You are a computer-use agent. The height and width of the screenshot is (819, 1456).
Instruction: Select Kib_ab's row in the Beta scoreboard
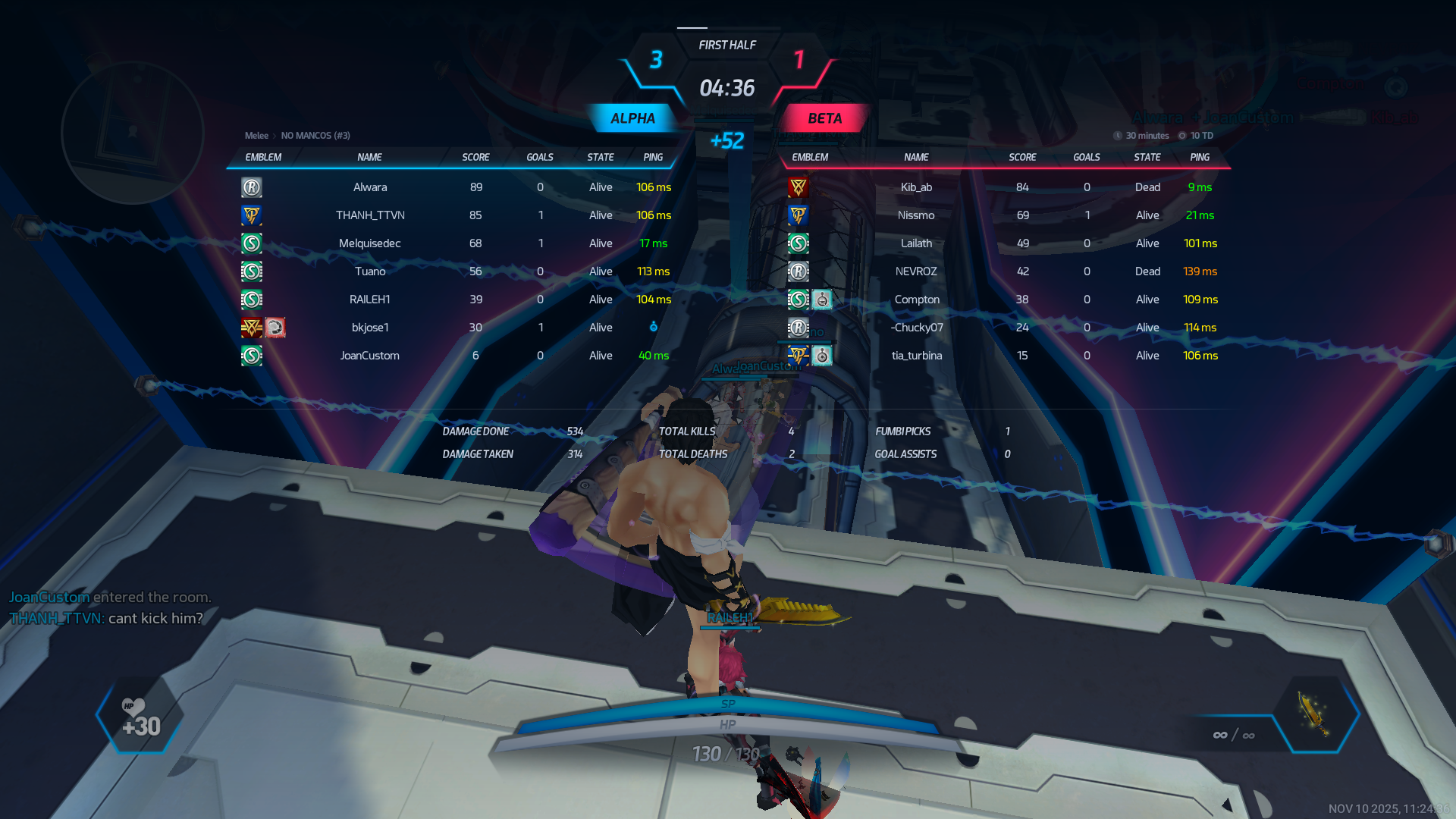916,187
